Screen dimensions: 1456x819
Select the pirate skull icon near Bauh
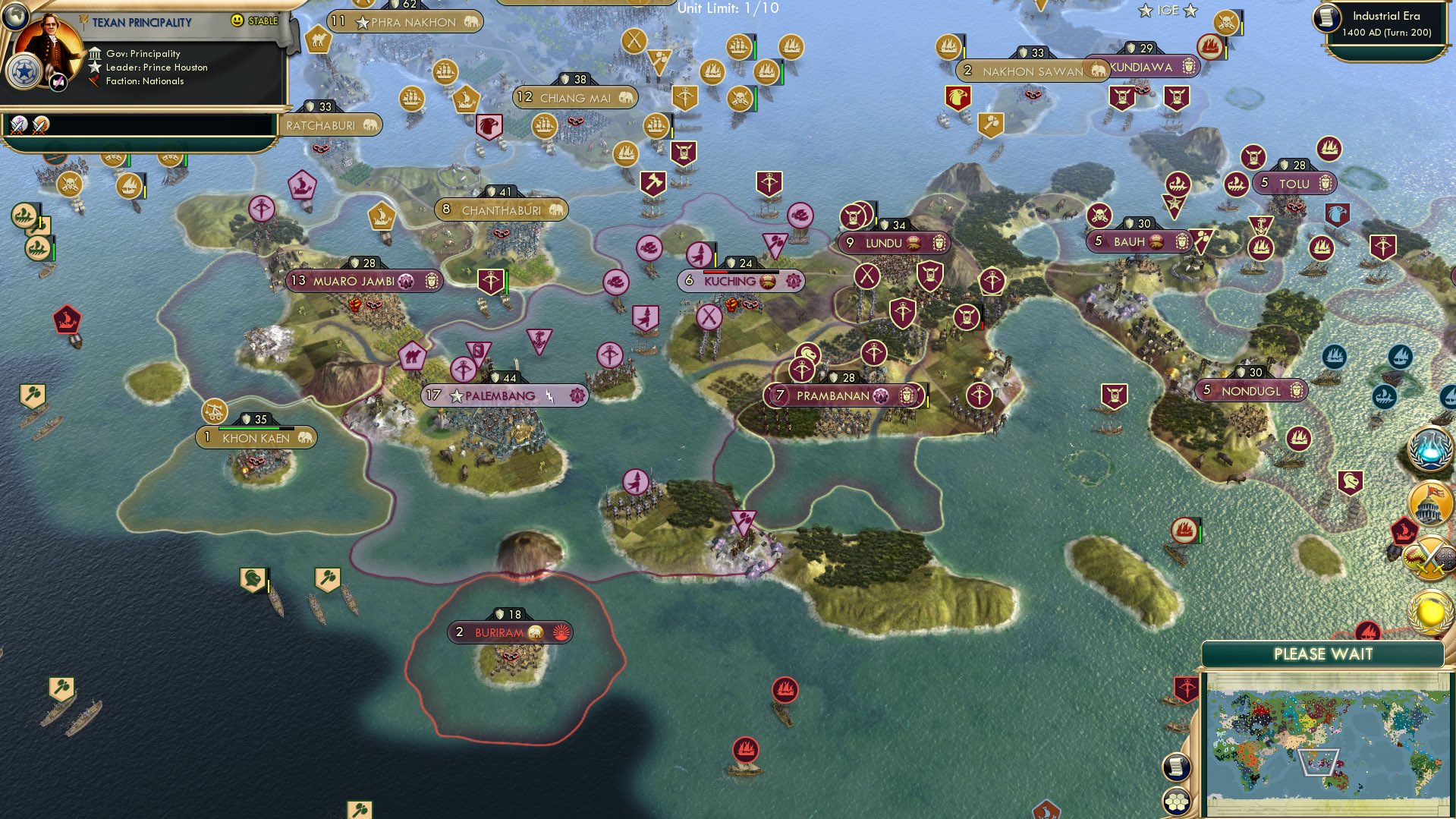[1099, 216]
